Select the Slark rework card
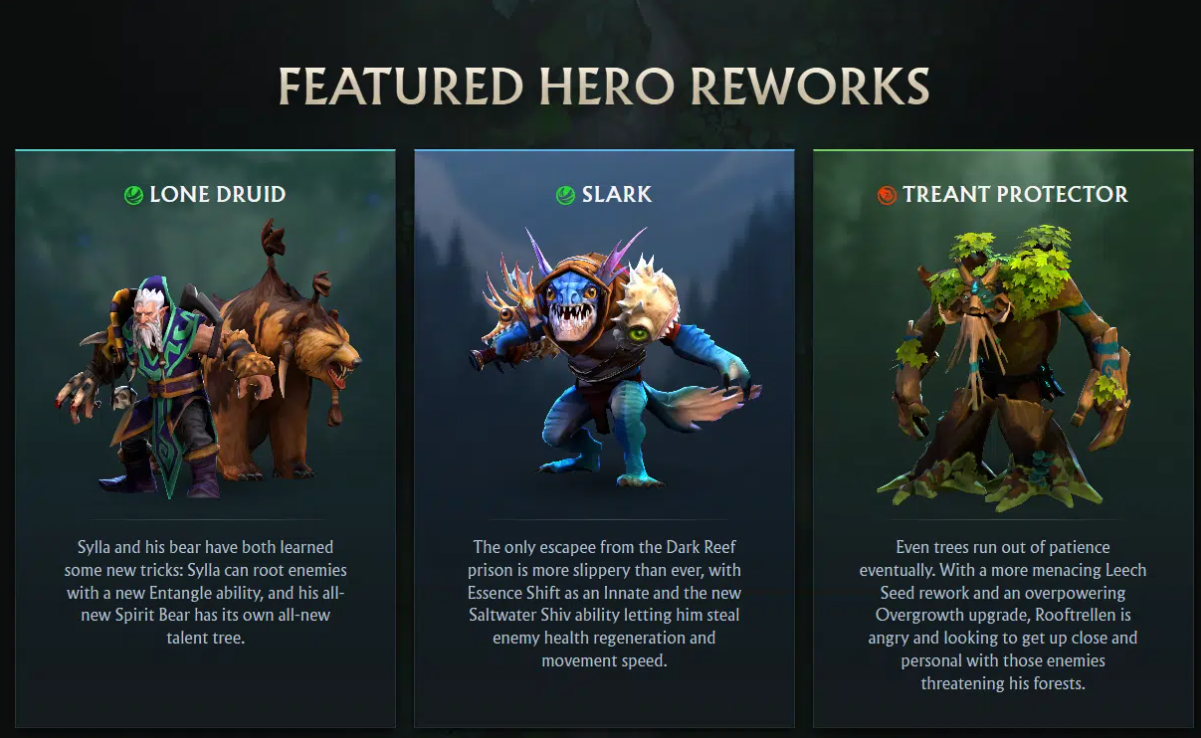Screen dimensions: 1201x738 point(604,438)
